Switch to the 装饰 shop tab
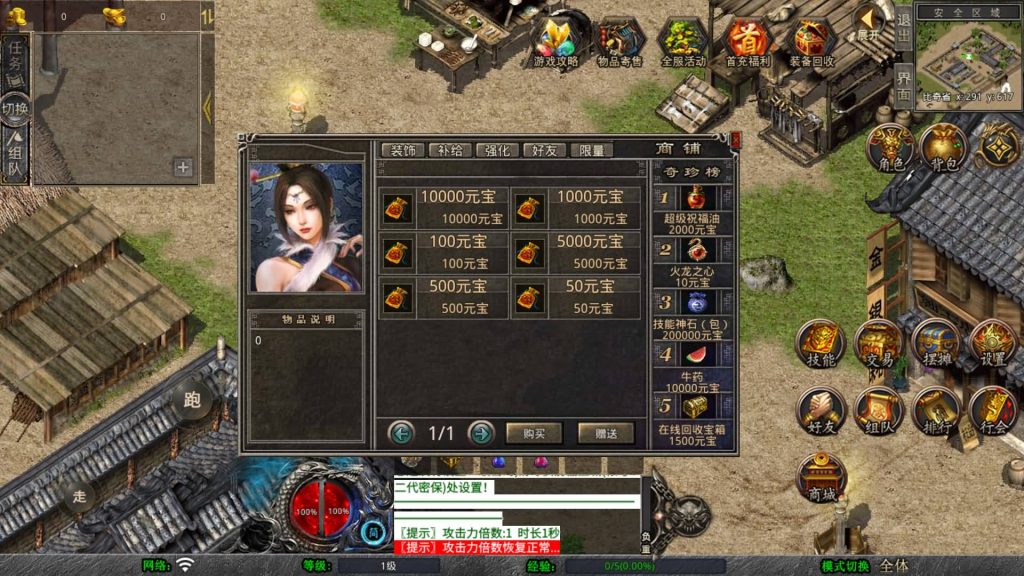 pos(403,150)
